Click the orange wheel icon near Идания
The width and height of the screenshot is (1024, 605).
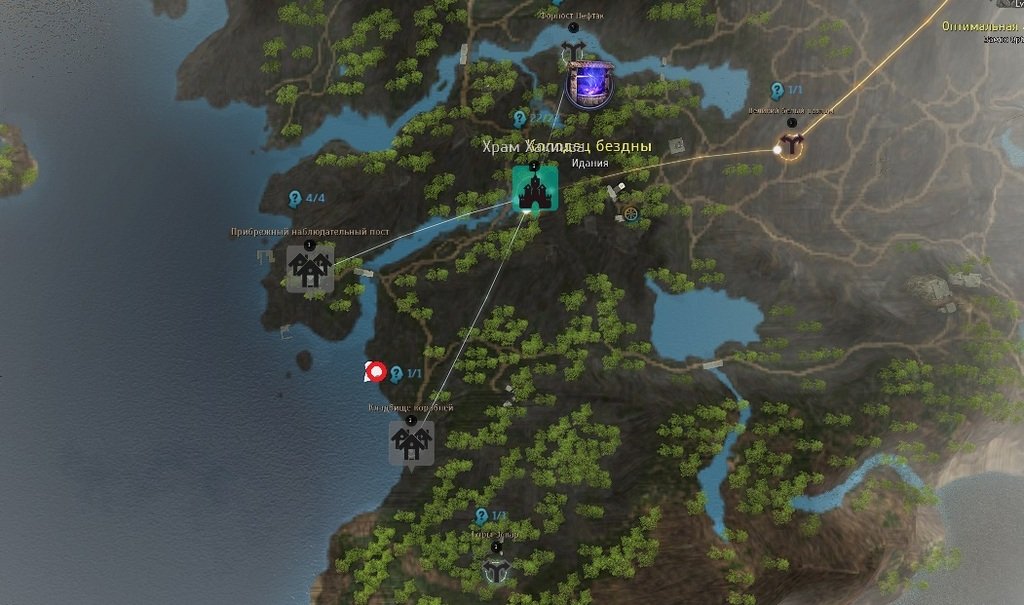[x=631, y=213]
